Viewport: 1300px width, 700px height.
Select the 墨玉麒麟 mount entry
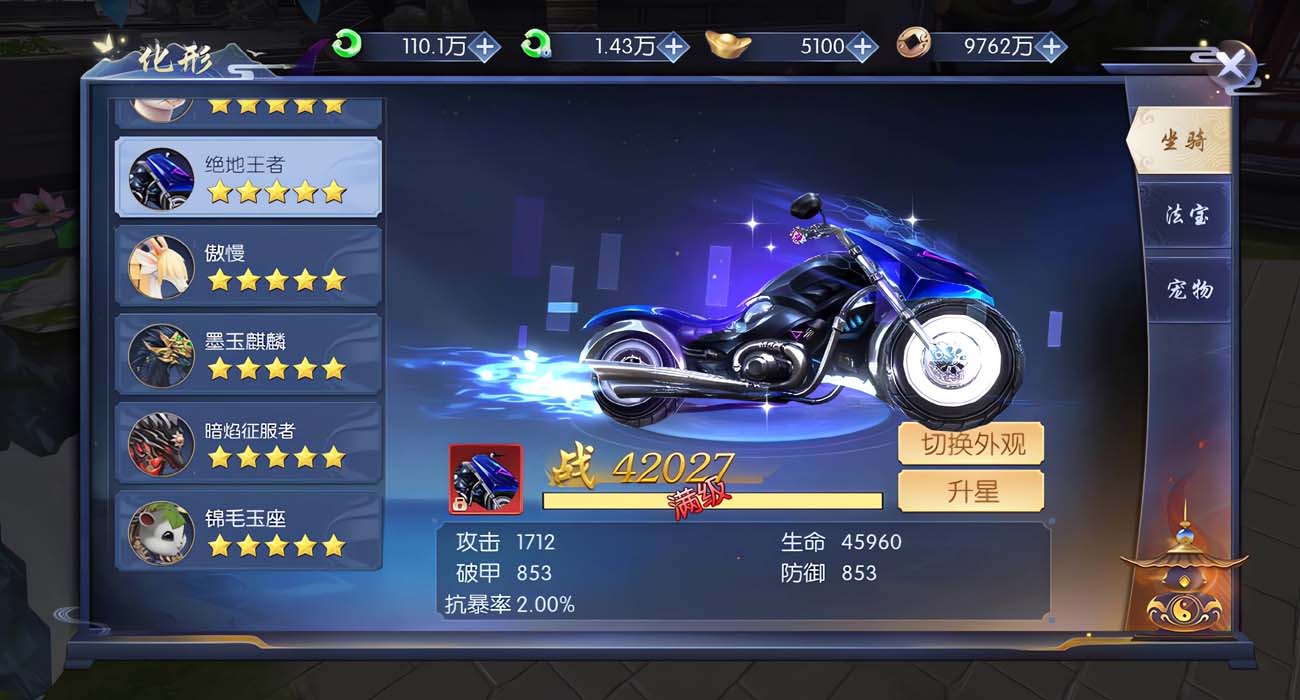point(248,353)
